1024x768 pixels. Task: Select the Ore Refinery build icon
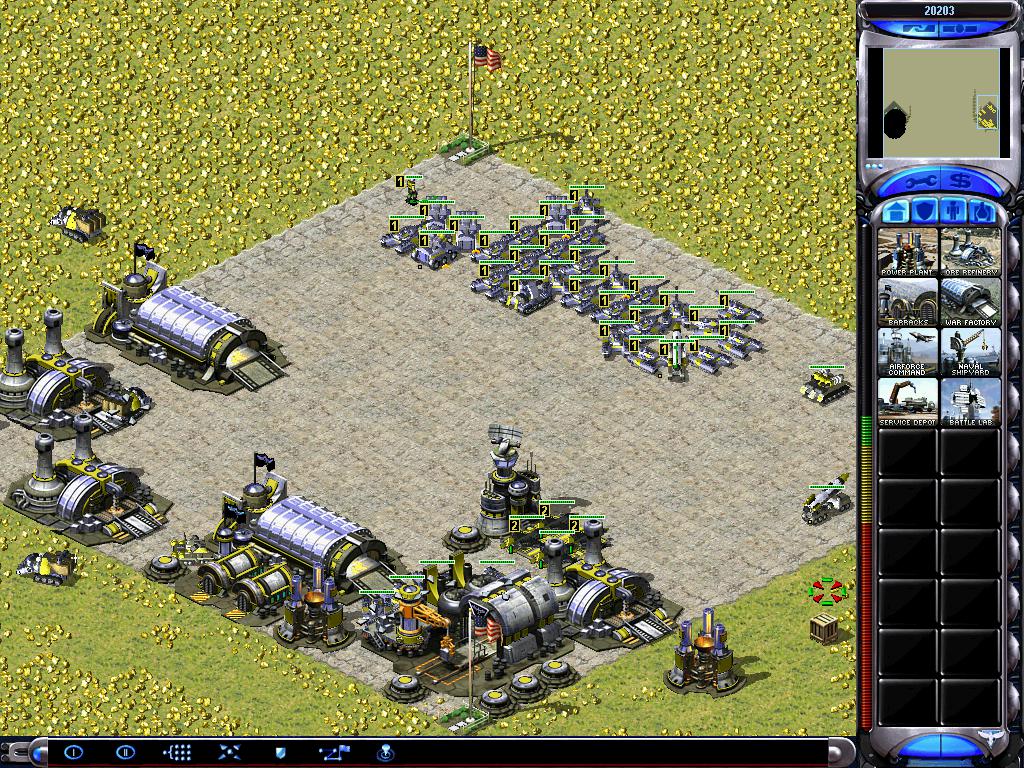[x=971, y=251]
